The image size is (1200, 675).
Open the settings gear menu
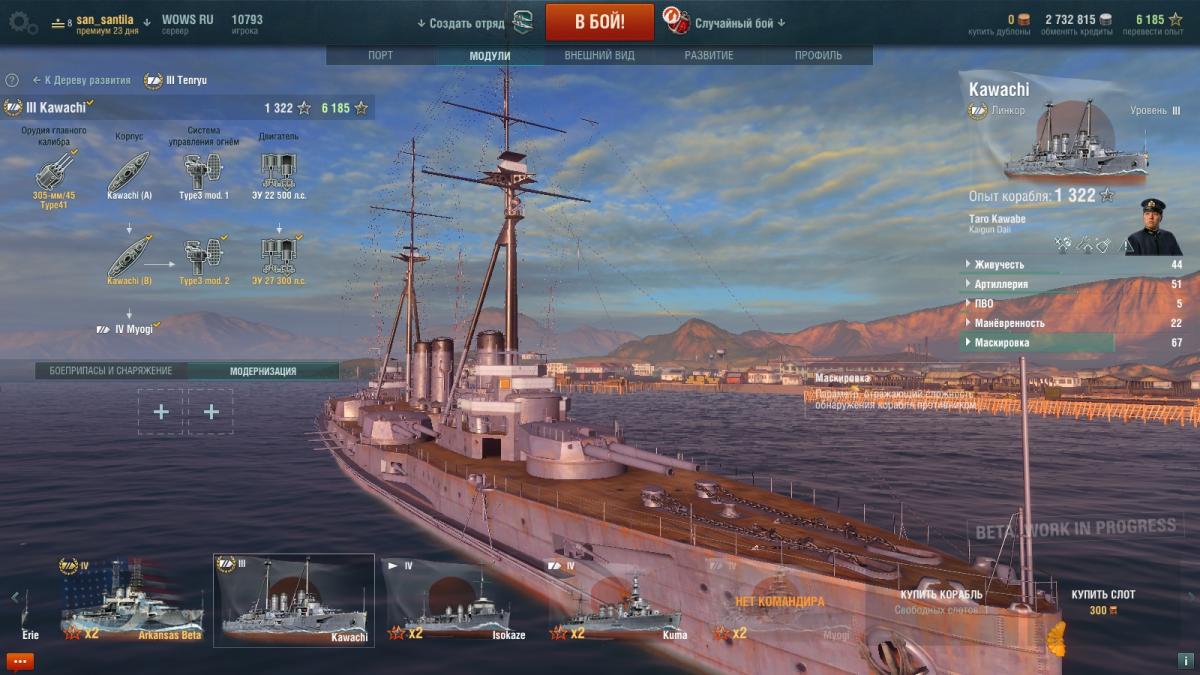pyautogui.click(x=22, y=23)
